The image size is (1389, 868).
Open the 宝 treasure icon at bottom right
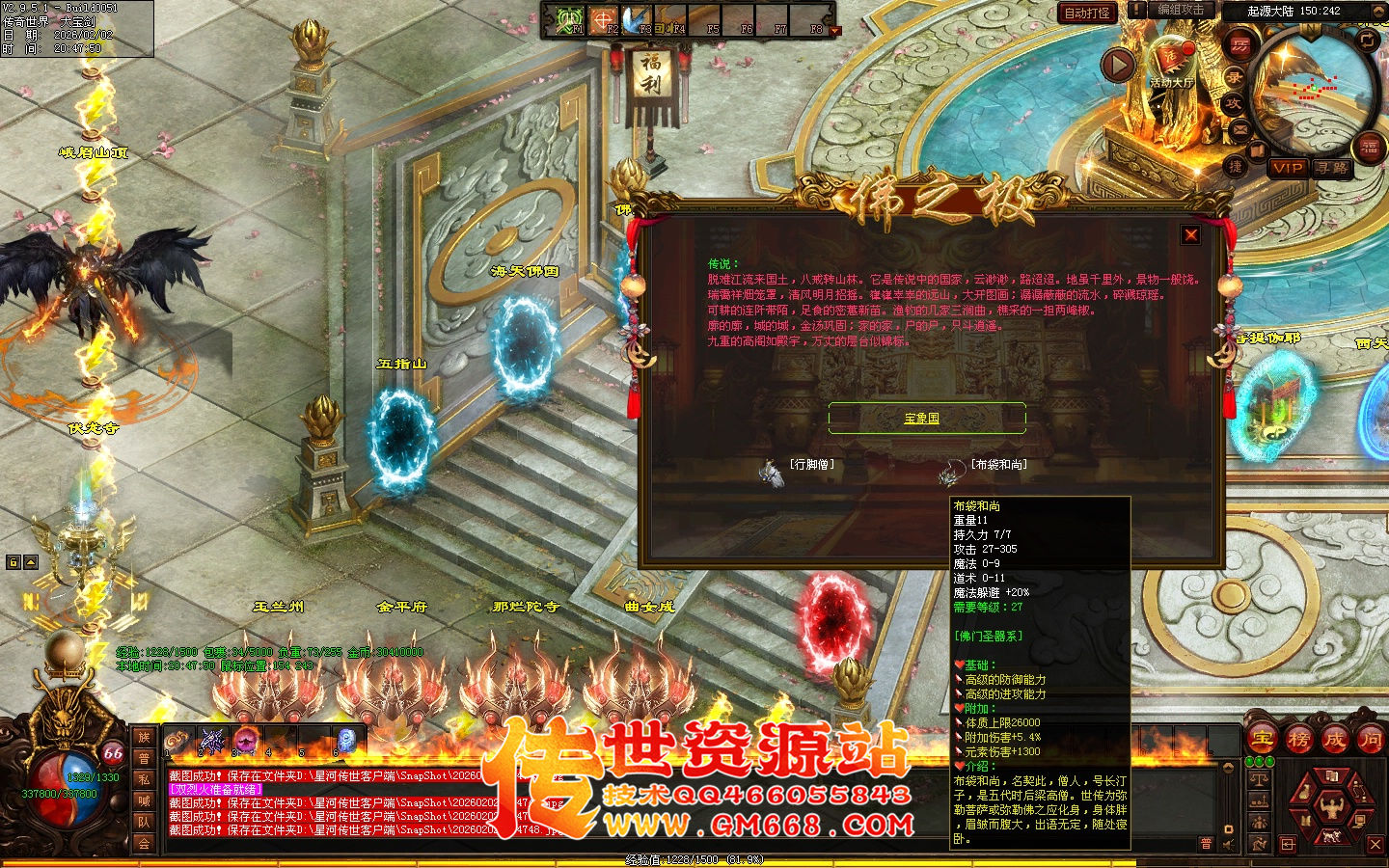tap(1263, 739)
